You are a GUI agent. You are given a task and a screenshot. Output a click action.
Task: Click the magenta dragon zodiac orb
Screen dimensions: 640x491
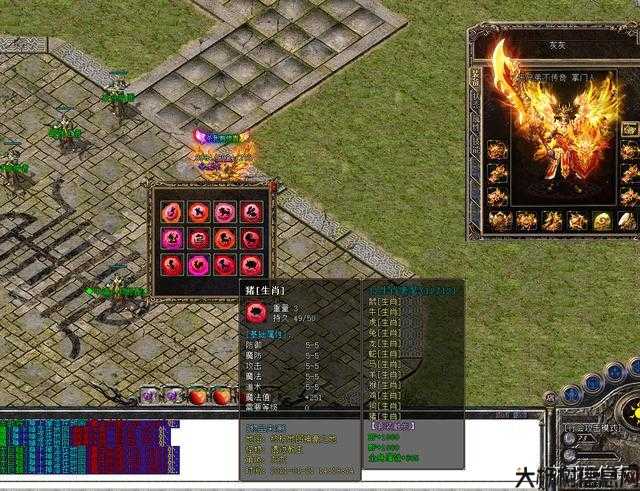point(172,238)
